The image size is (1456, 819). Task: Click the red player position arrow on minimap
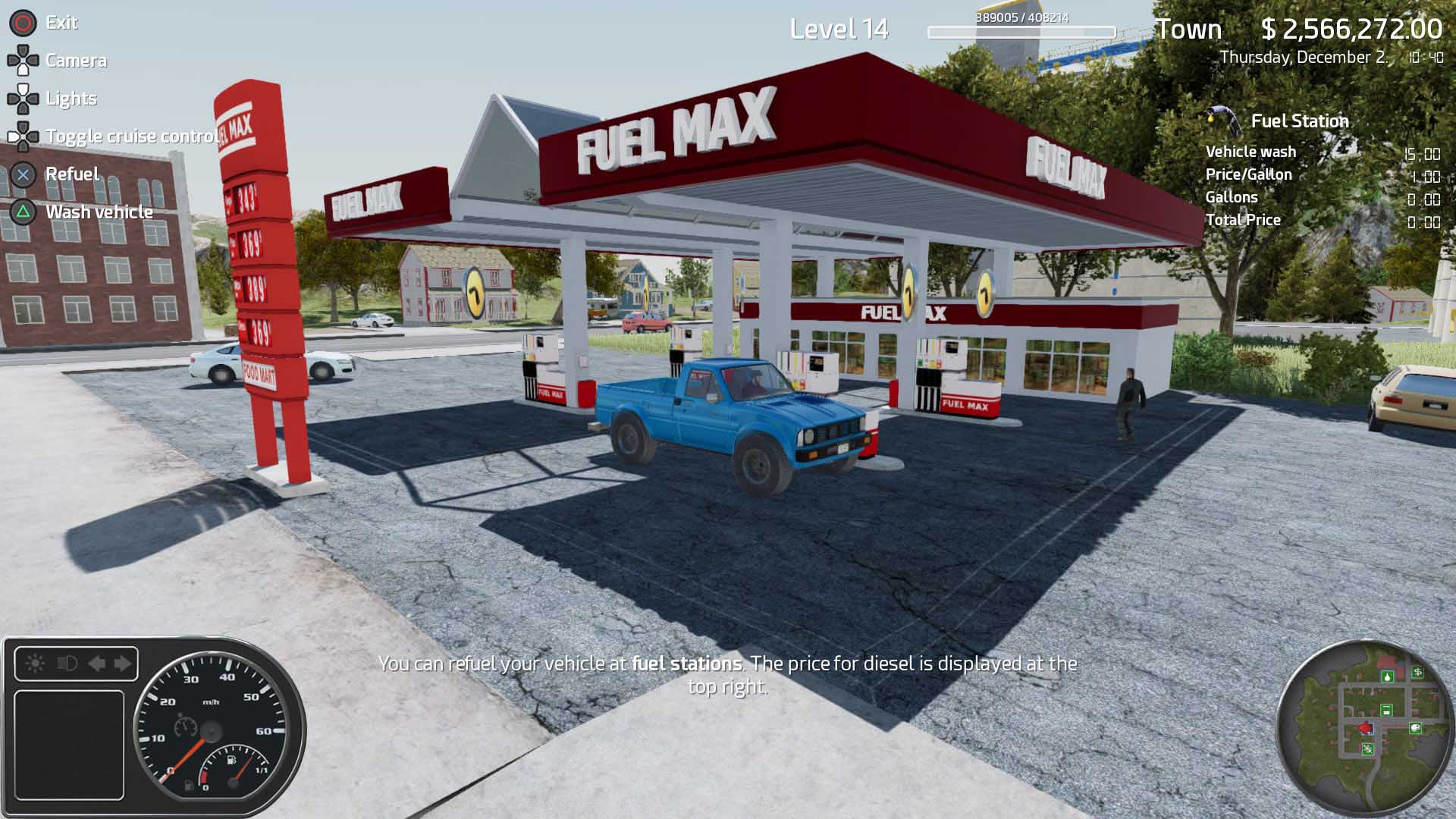[1366, 728]
